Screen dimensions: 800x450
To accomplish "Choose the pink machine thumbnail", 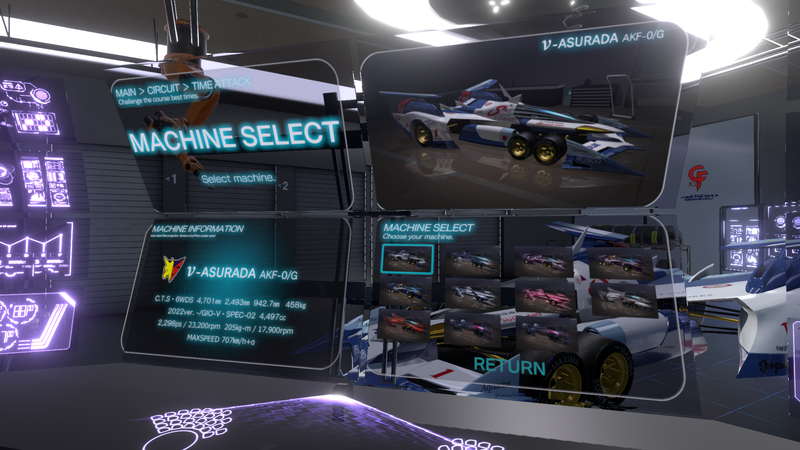I will point(543,295).
